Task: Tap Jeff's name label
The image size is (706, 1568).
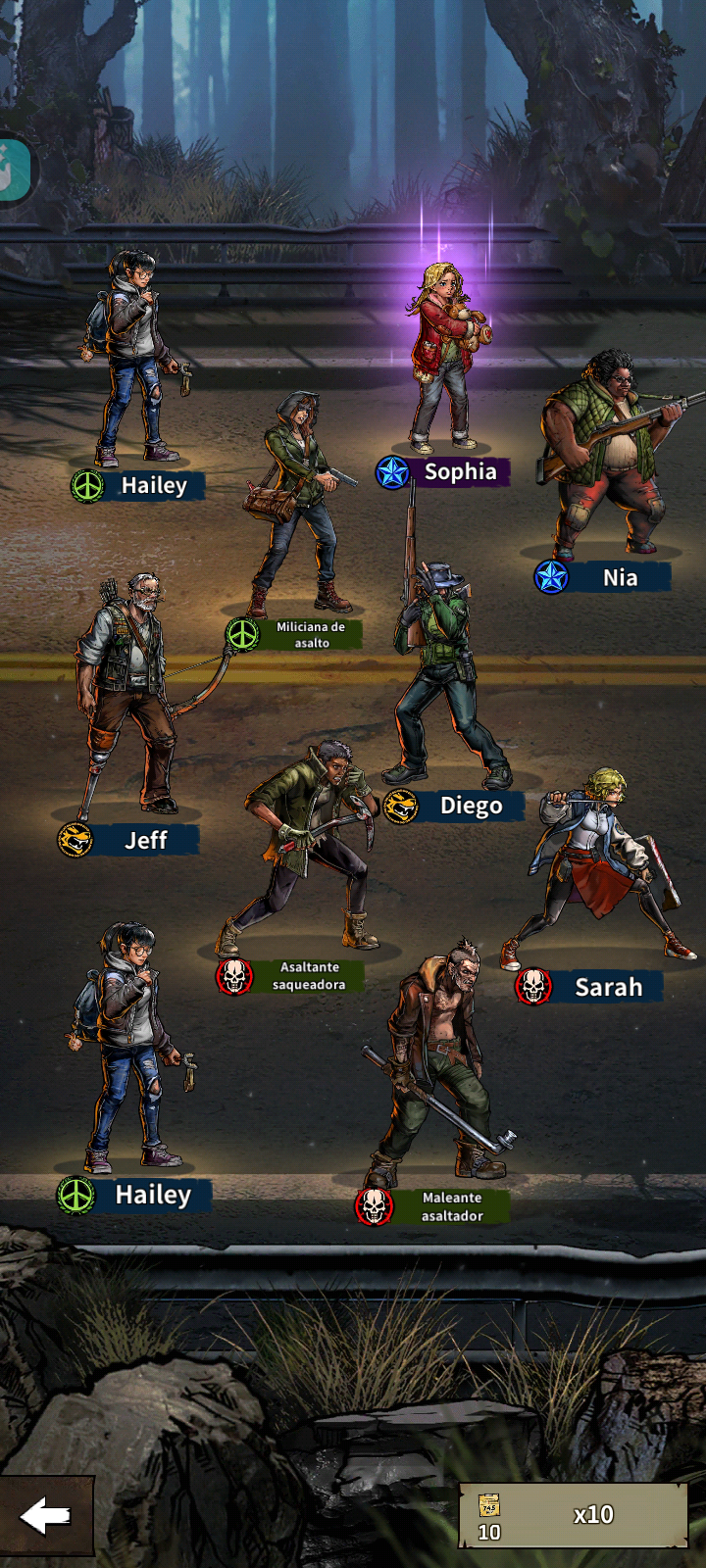Action: [x=145, y=841]
